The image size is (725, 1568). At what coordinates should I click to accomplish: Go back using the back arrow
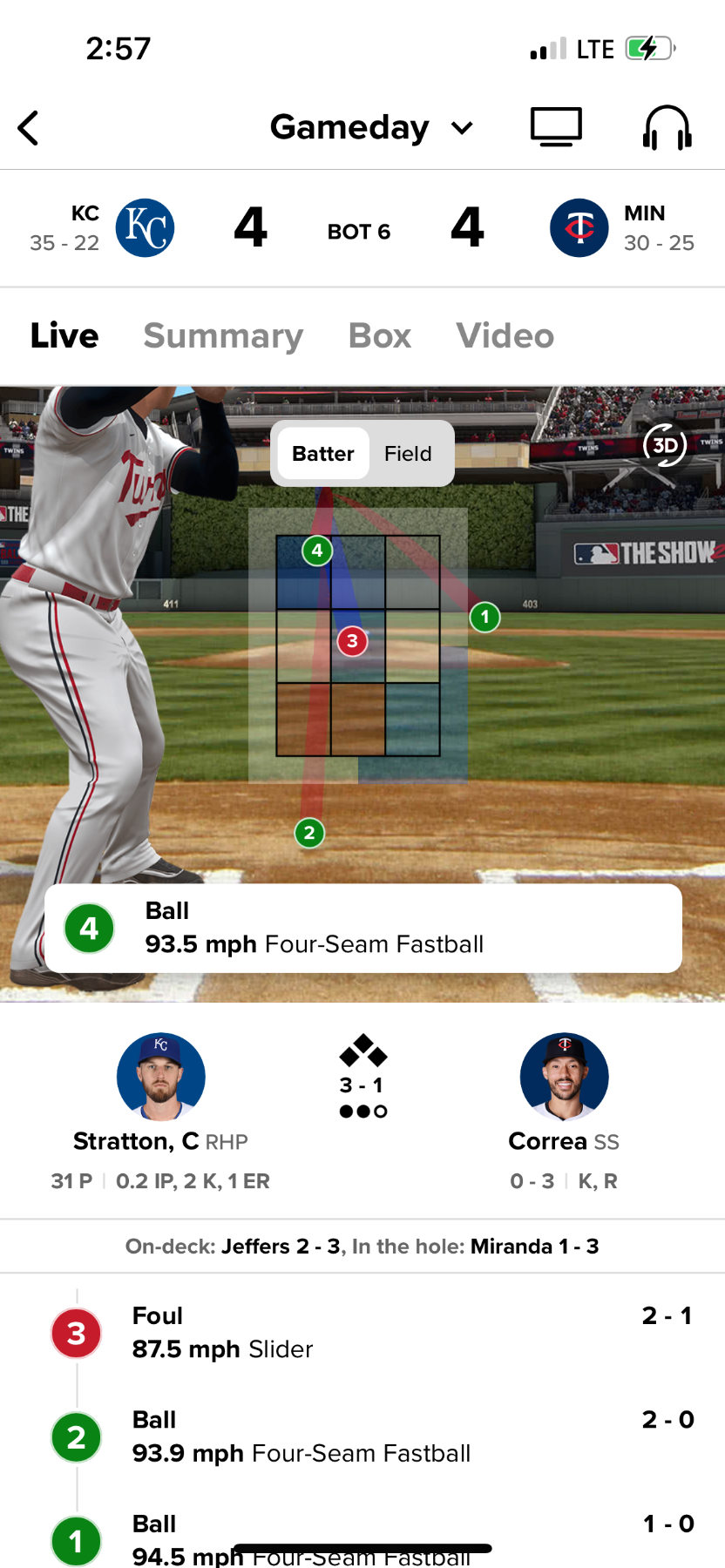pyautogui.click(x=29, y=128)
